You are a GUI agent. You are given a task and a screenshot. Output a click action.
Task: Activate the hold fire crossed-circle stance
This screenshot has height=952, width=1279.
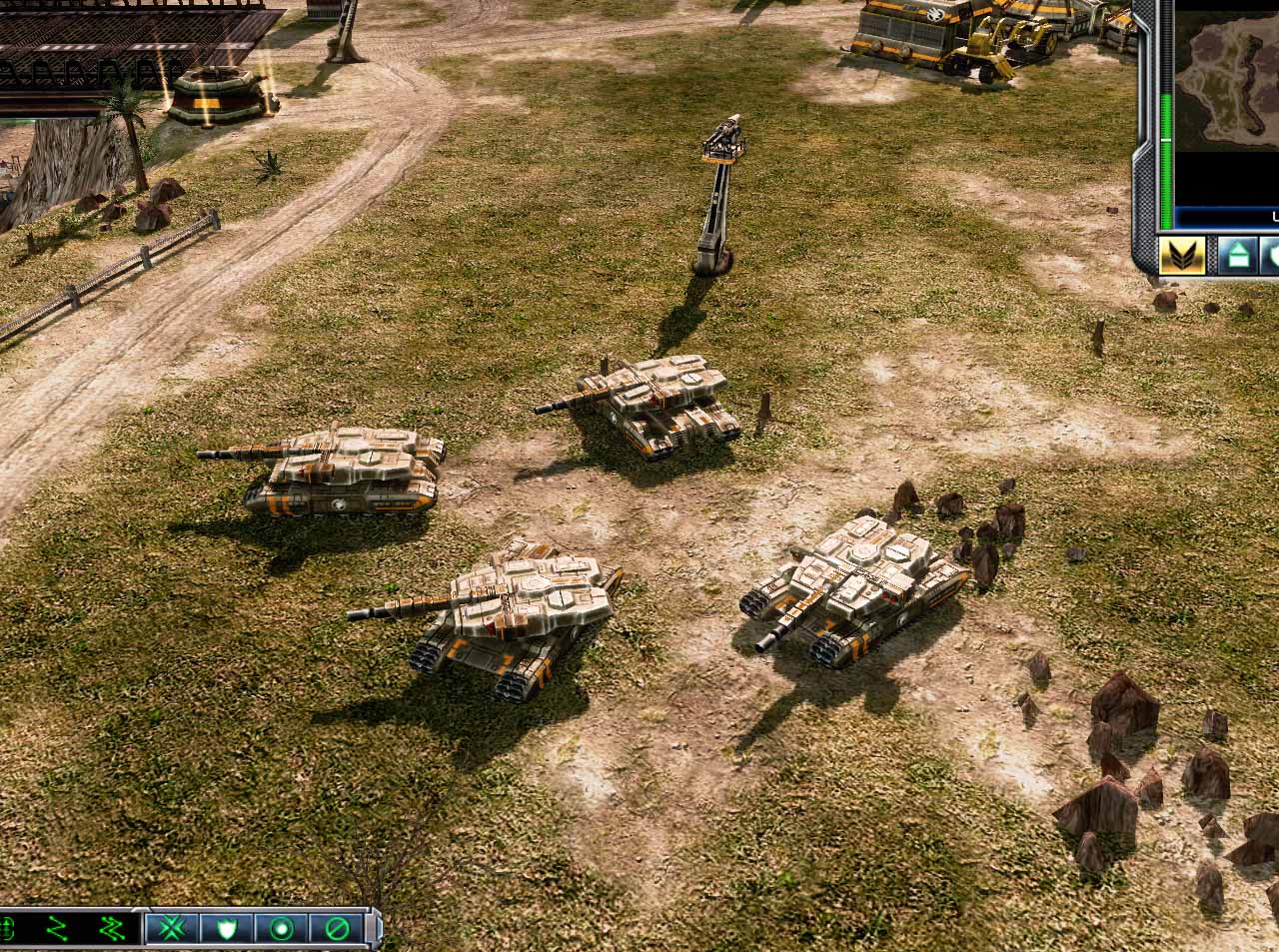tap(337, 928)
